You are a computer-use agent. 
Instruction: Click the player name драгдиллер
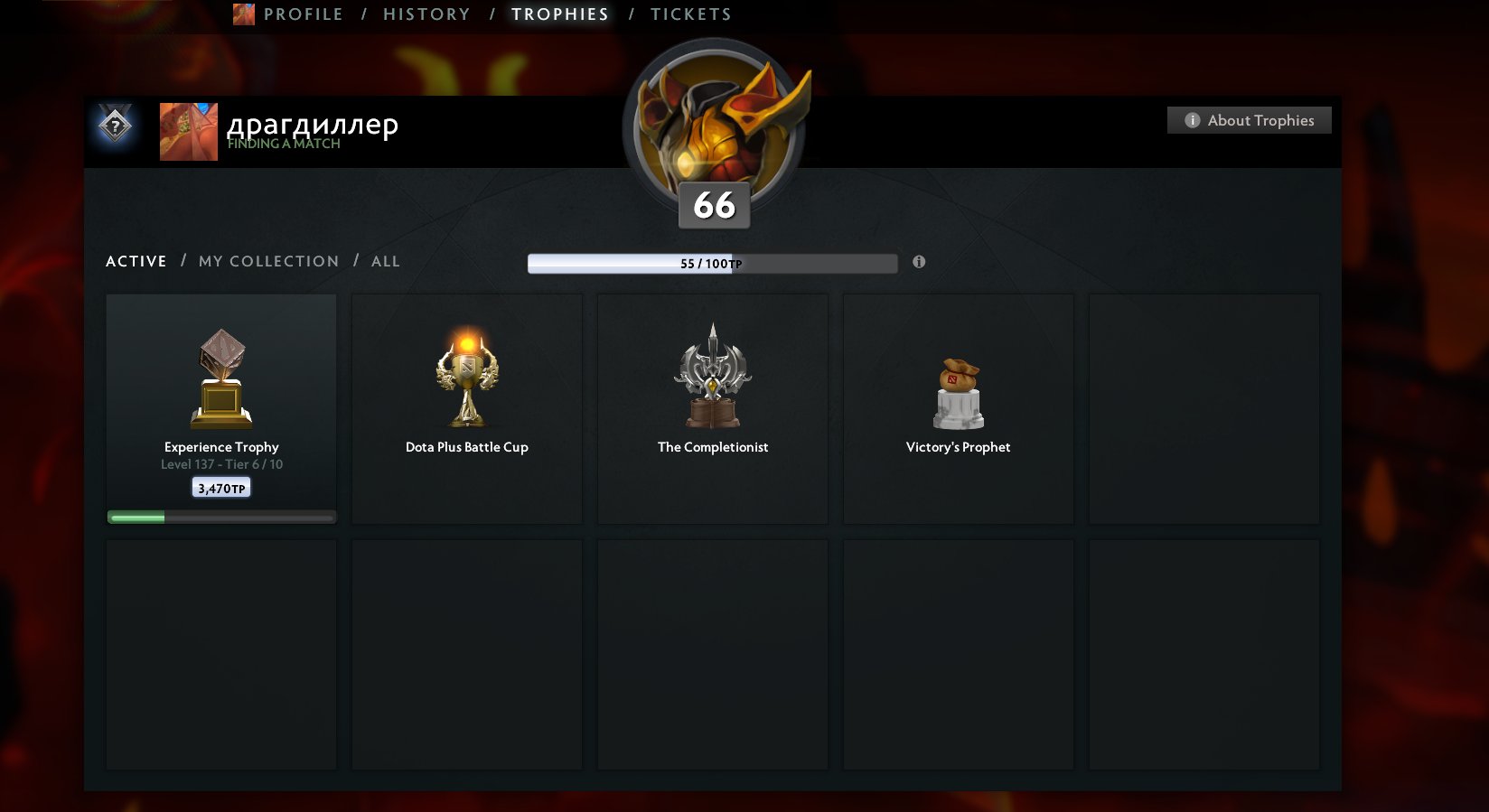coord(313,125)
